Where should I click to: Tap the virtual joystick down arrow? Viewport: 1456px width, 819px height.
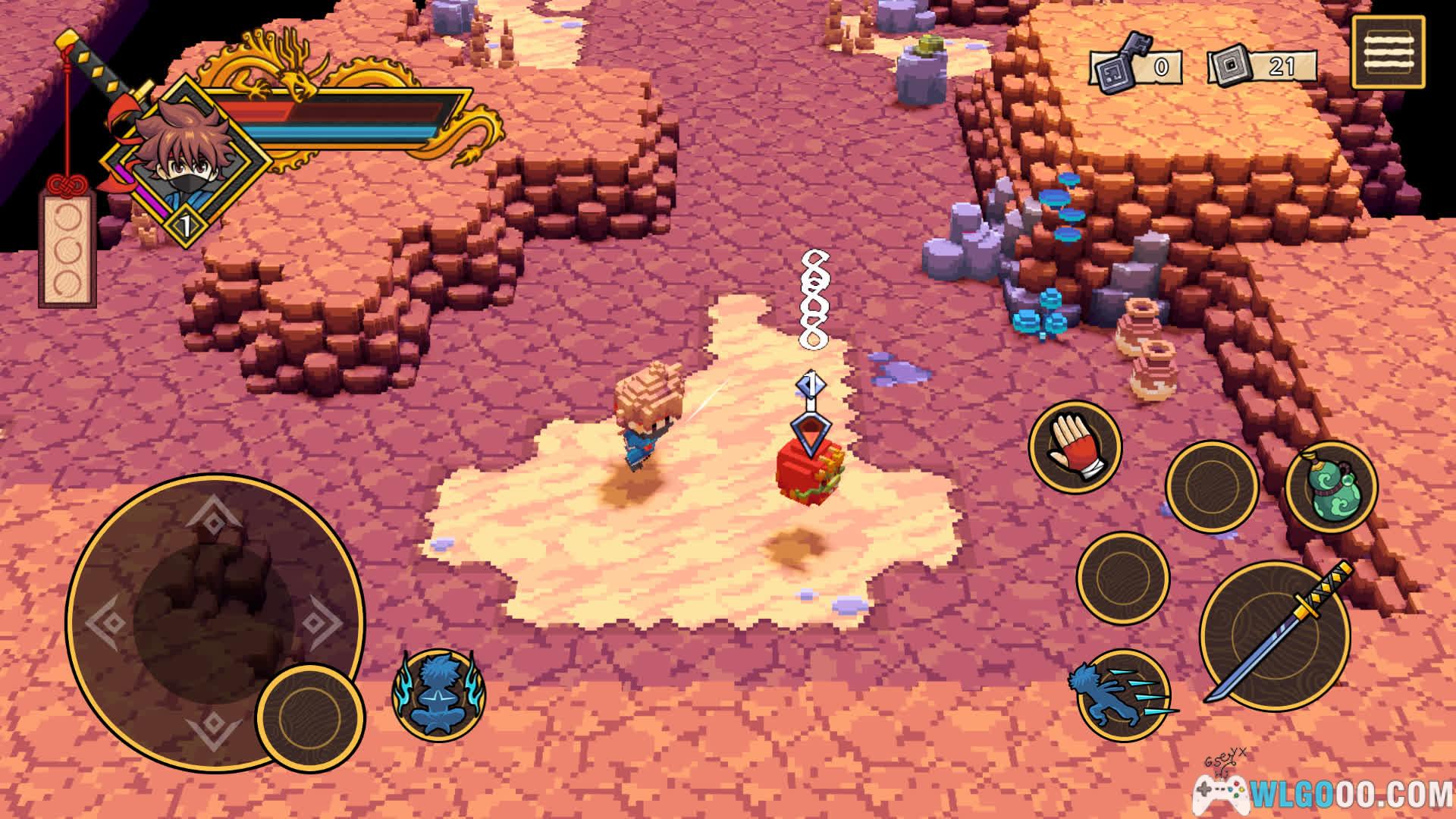coord(213,729)
